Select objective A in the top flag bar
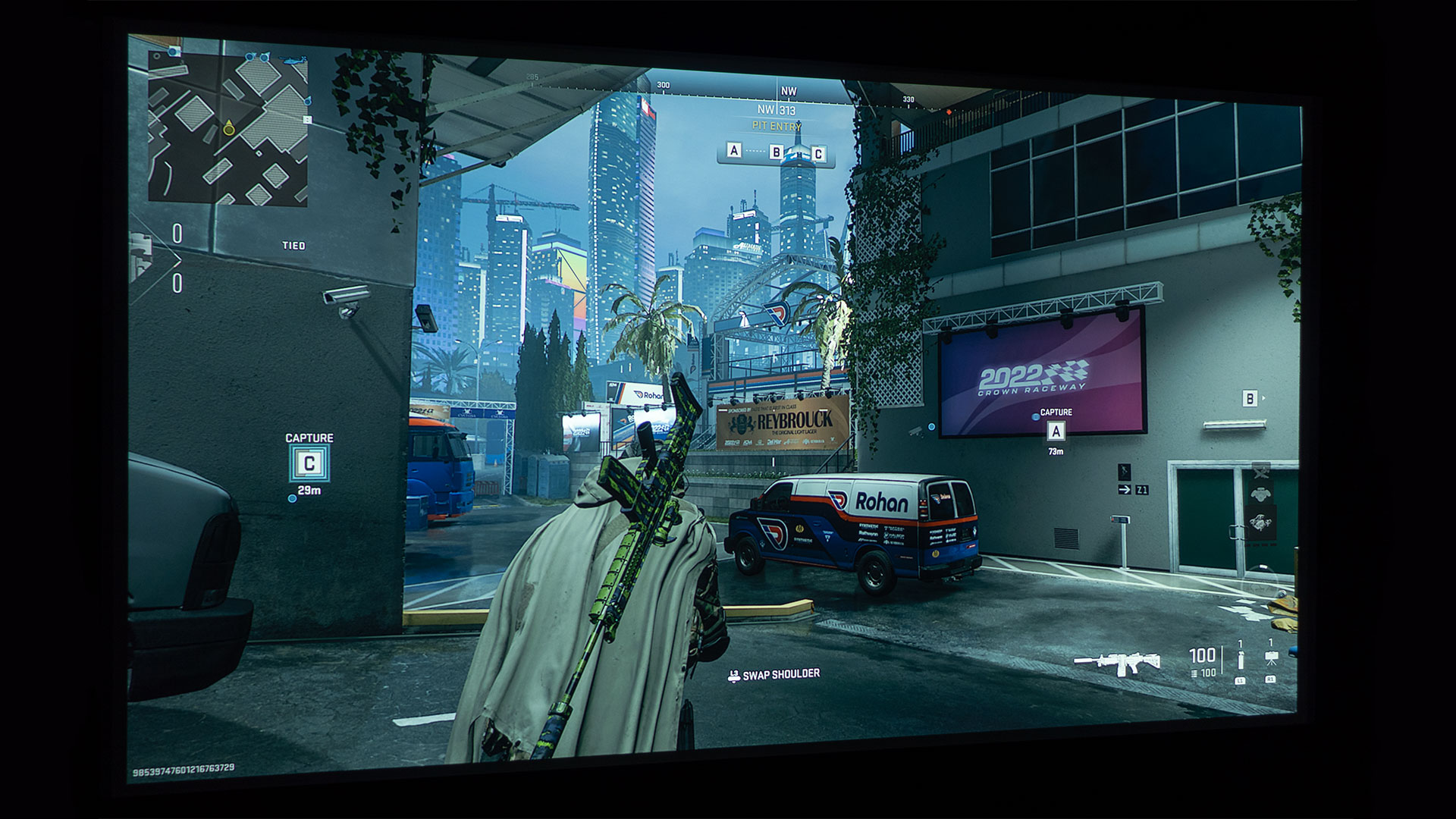The width and height of the screenshot is (1456, 819). 733,150
